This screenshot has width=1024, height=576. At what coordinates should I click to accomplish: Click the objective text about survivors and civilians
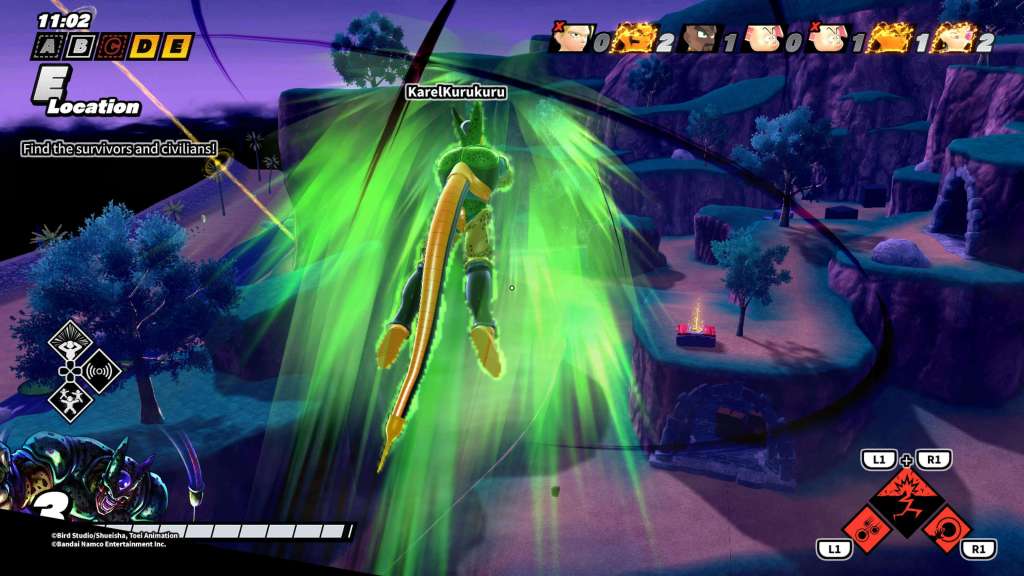coord(119,148)
